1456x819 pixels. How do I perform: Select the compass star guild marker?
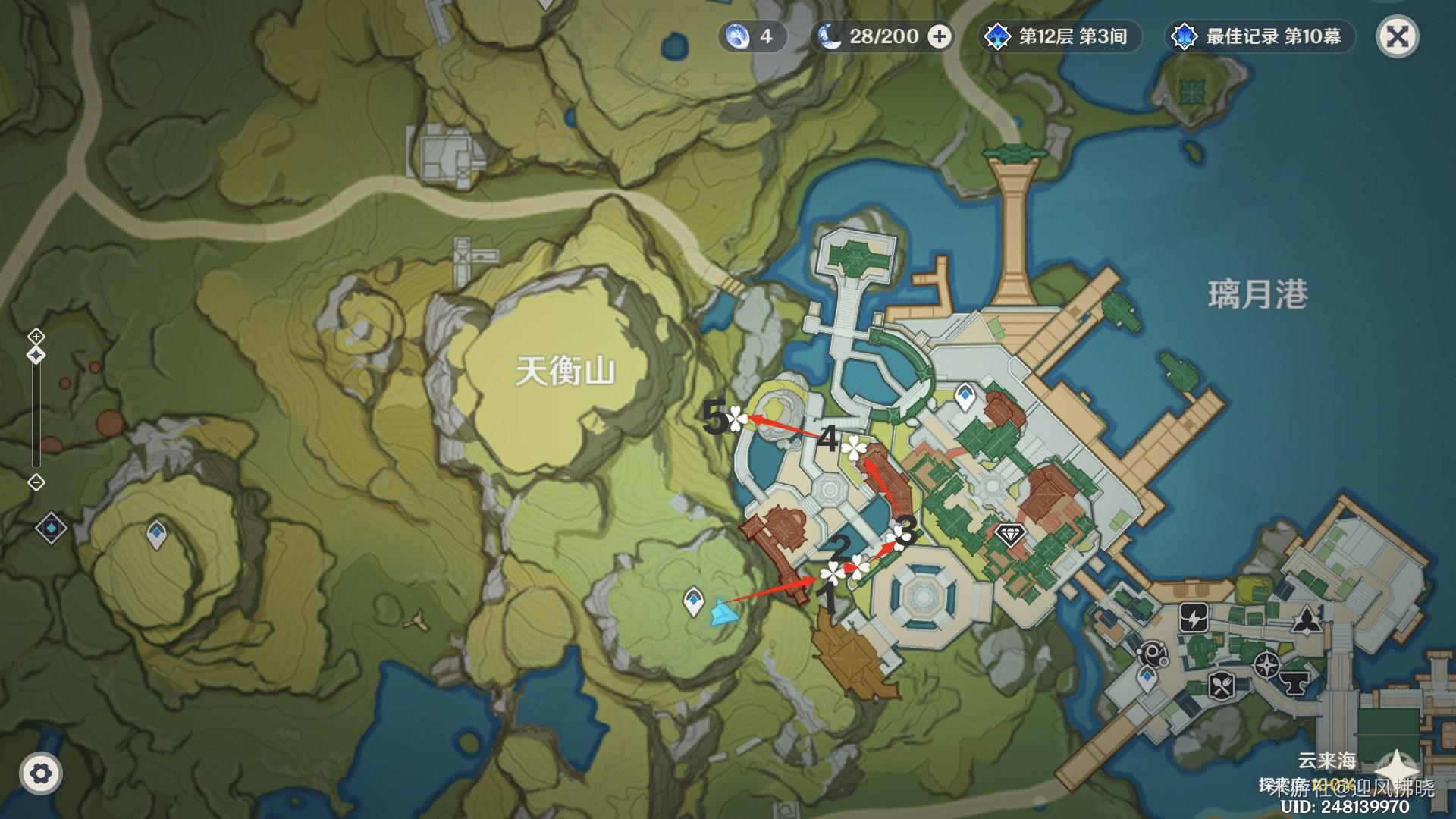tap(1266, 666)
